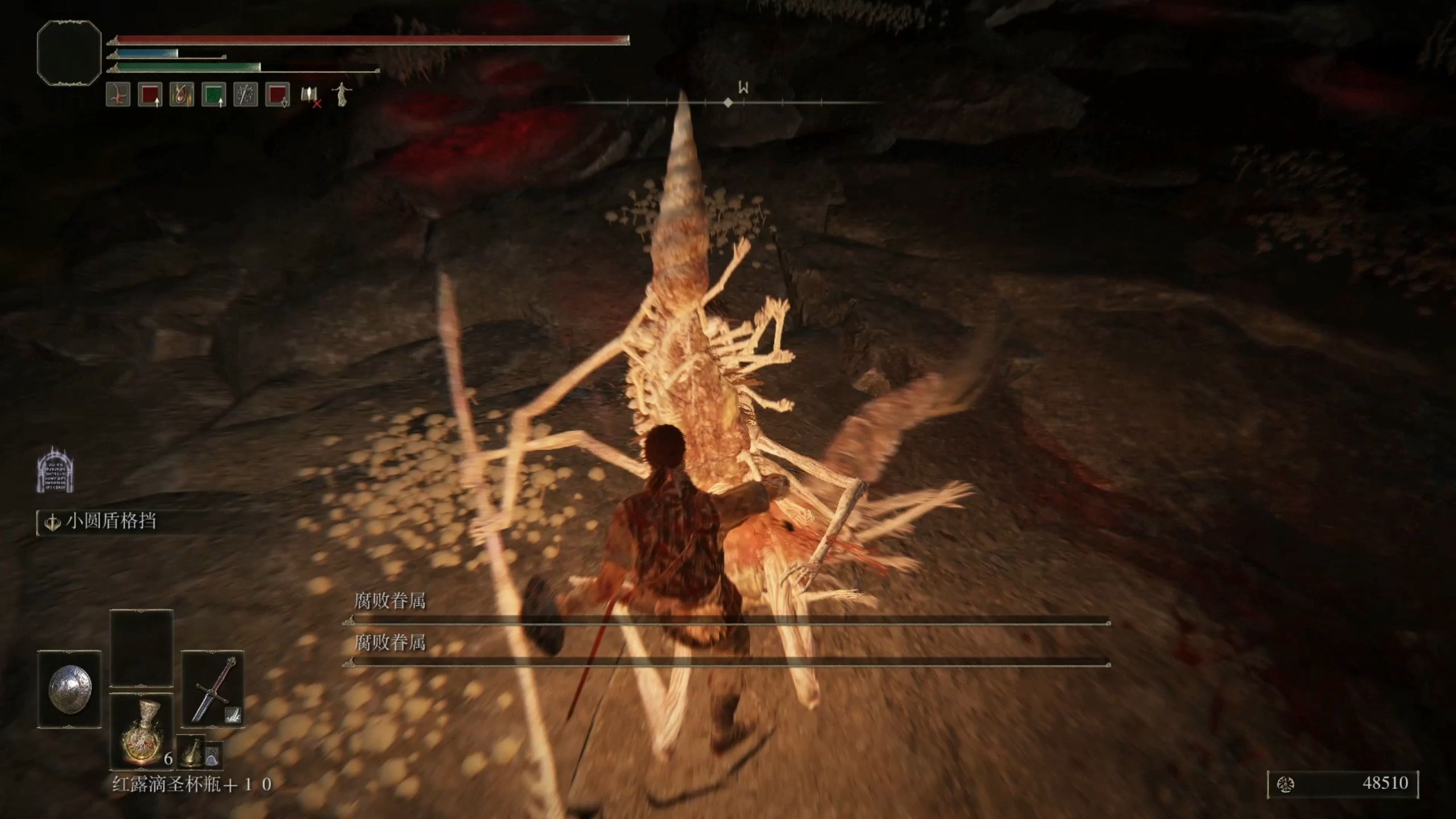The image size is (1456, 819).
Task: Click the red crescent status effect icon
Action: [118, 94]
